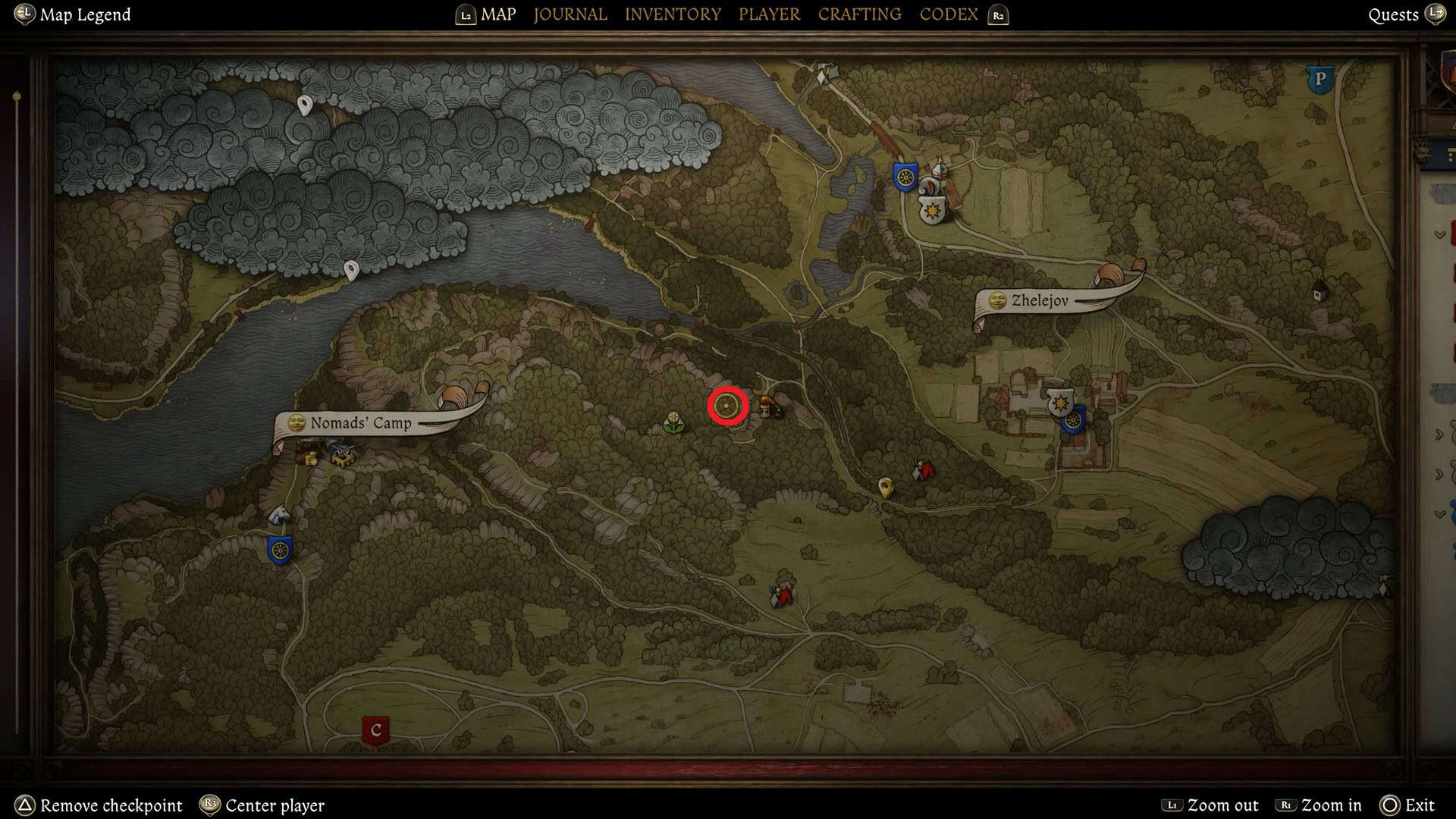Screen dimensions: 1456x819
Task: Select the Map tab
Action: pos(498,14)
